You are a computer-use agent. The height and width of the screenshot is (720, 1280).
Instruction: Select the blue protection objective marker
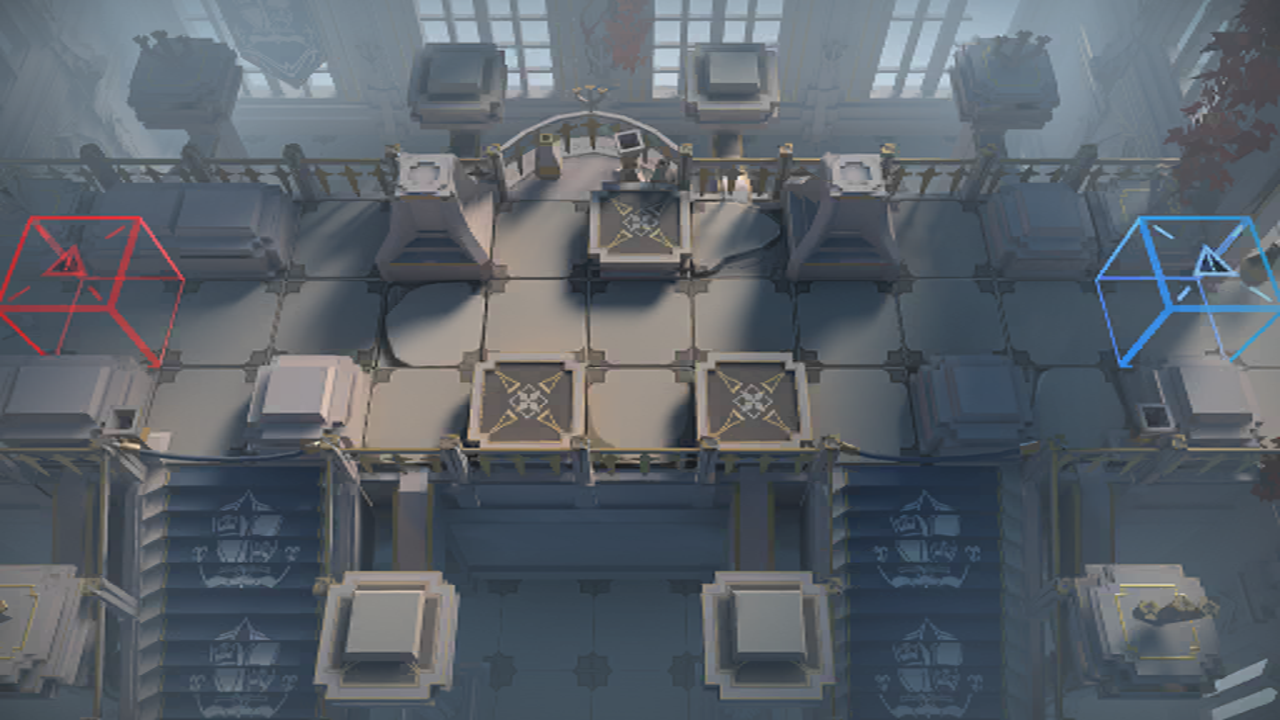1190,285
